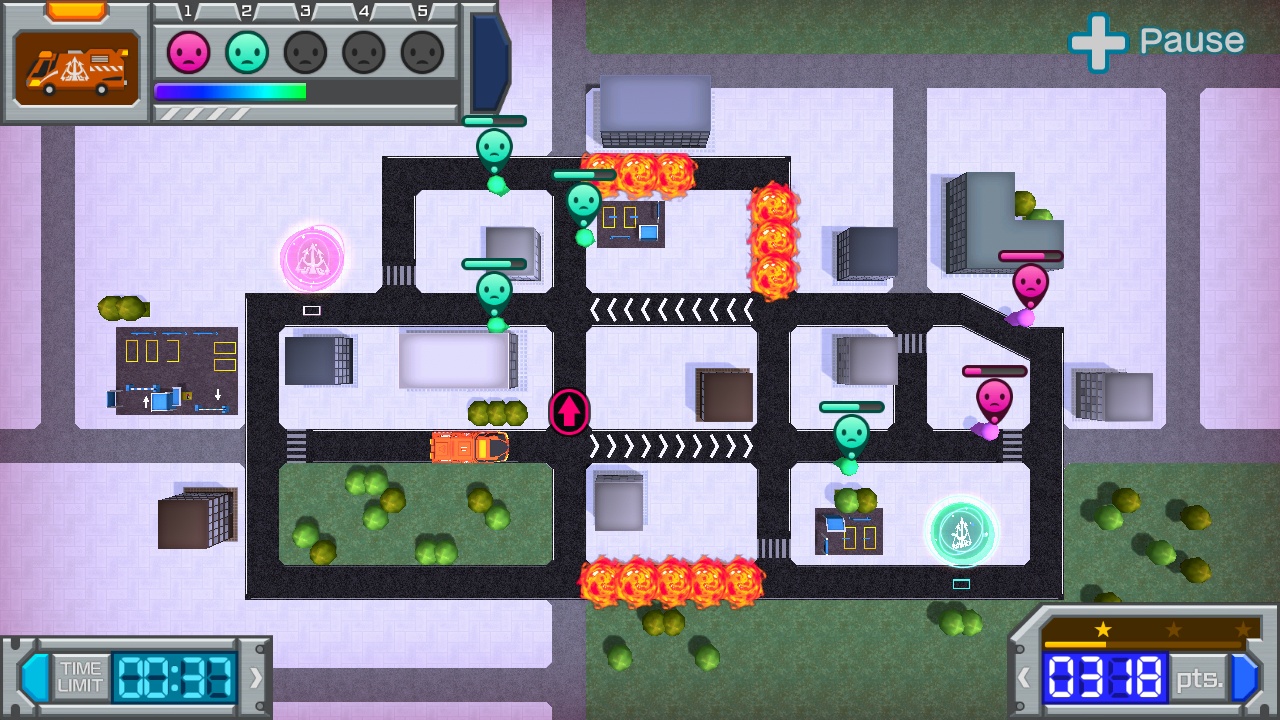Click the TIME LIMIT label panel
Image resolution: width=1280 pixels, height=720 pixels.
[79, 676]
